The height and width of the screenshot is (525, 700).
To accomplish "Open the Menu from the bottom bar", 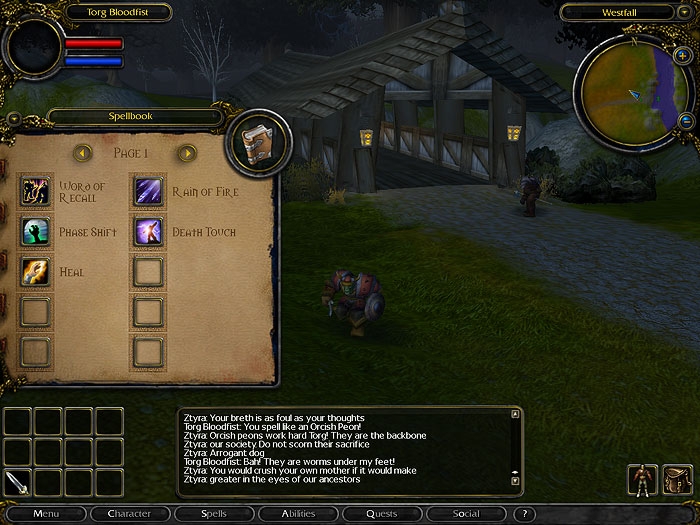I will click(x=46, y=514).
